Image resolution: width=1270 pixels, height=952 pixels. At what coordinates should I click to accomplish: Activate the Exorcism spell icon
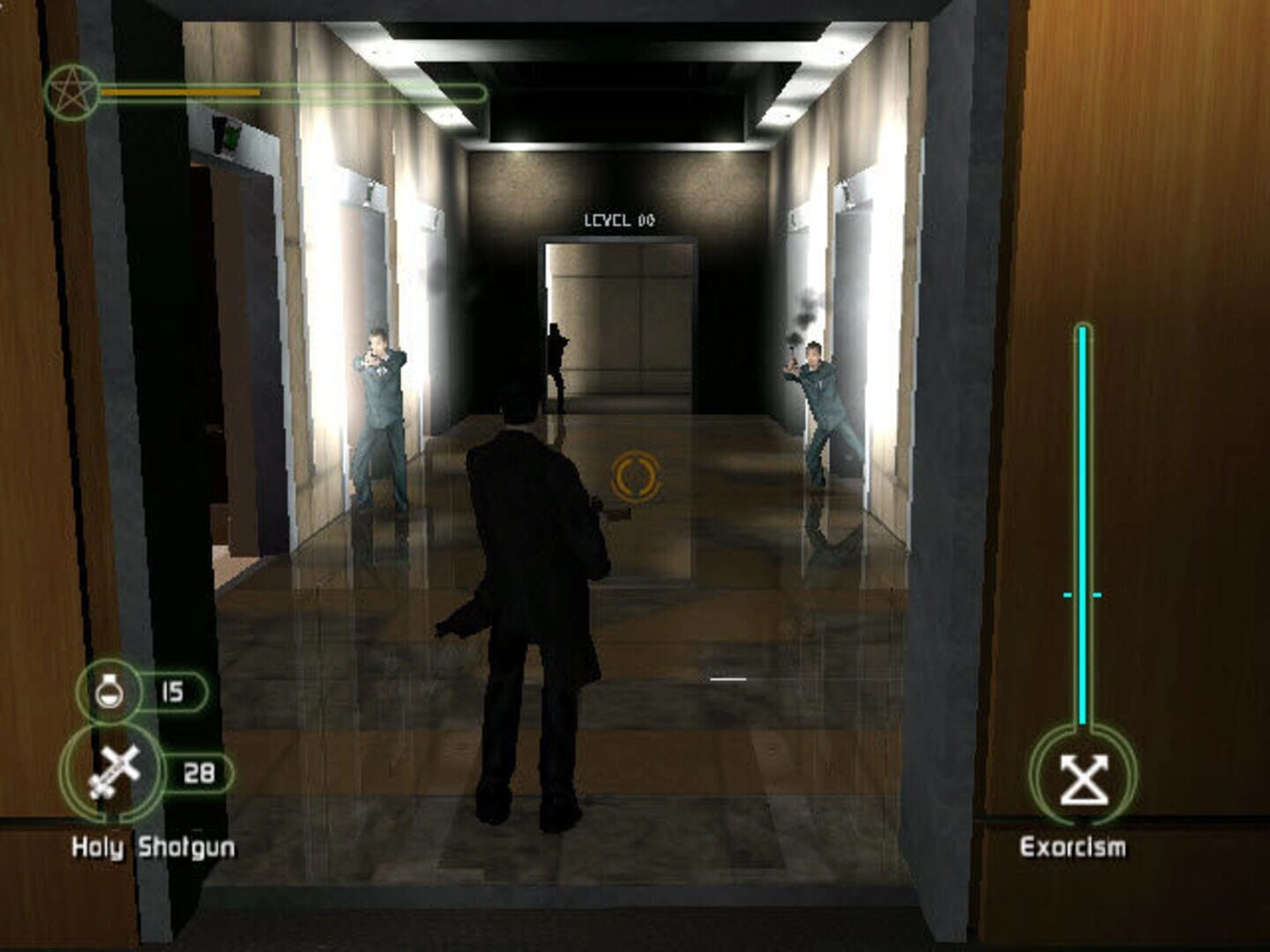[x=1083, y=778]
